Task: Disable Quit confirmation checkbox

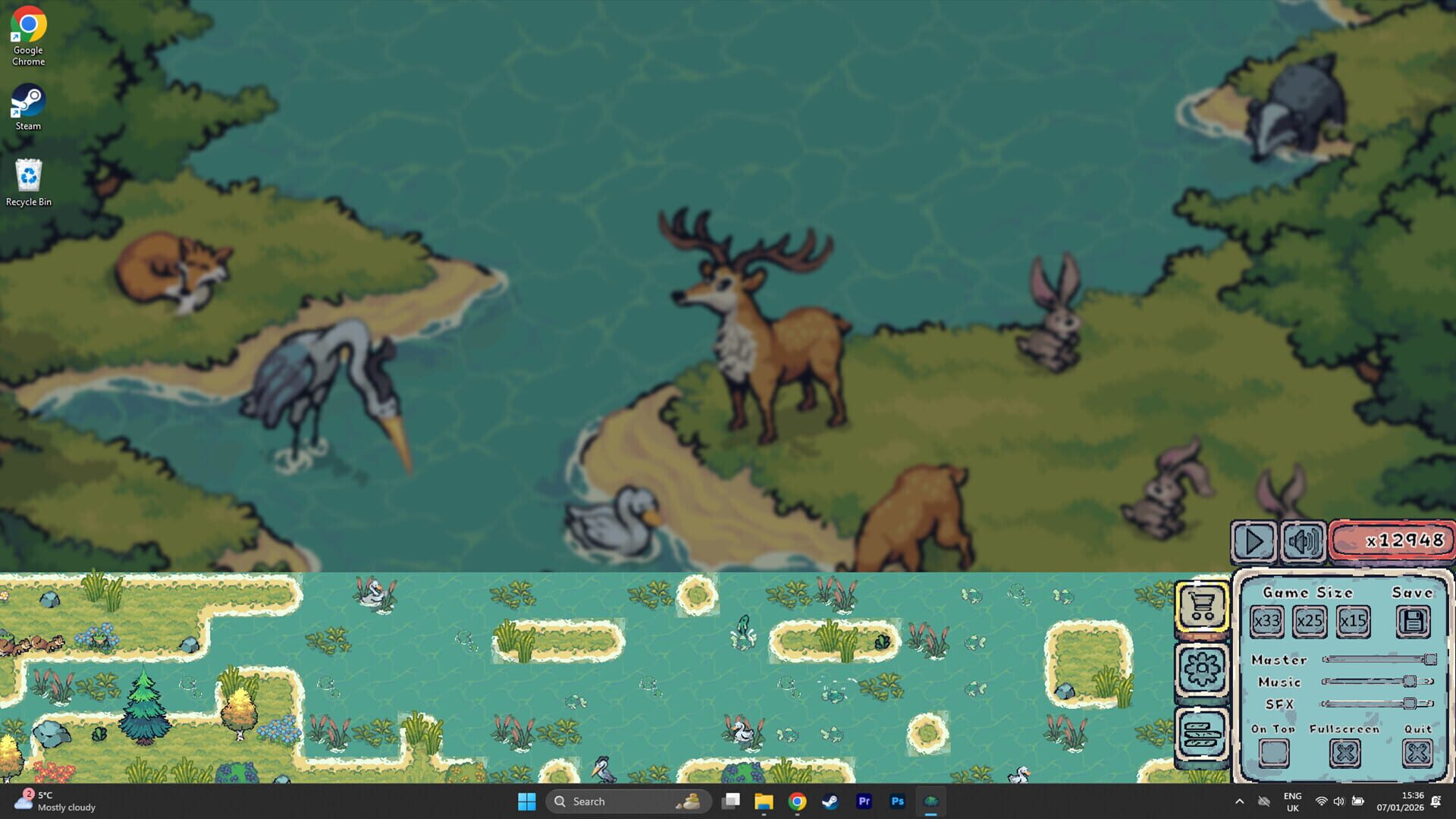Action: (x=1418, y=752)
